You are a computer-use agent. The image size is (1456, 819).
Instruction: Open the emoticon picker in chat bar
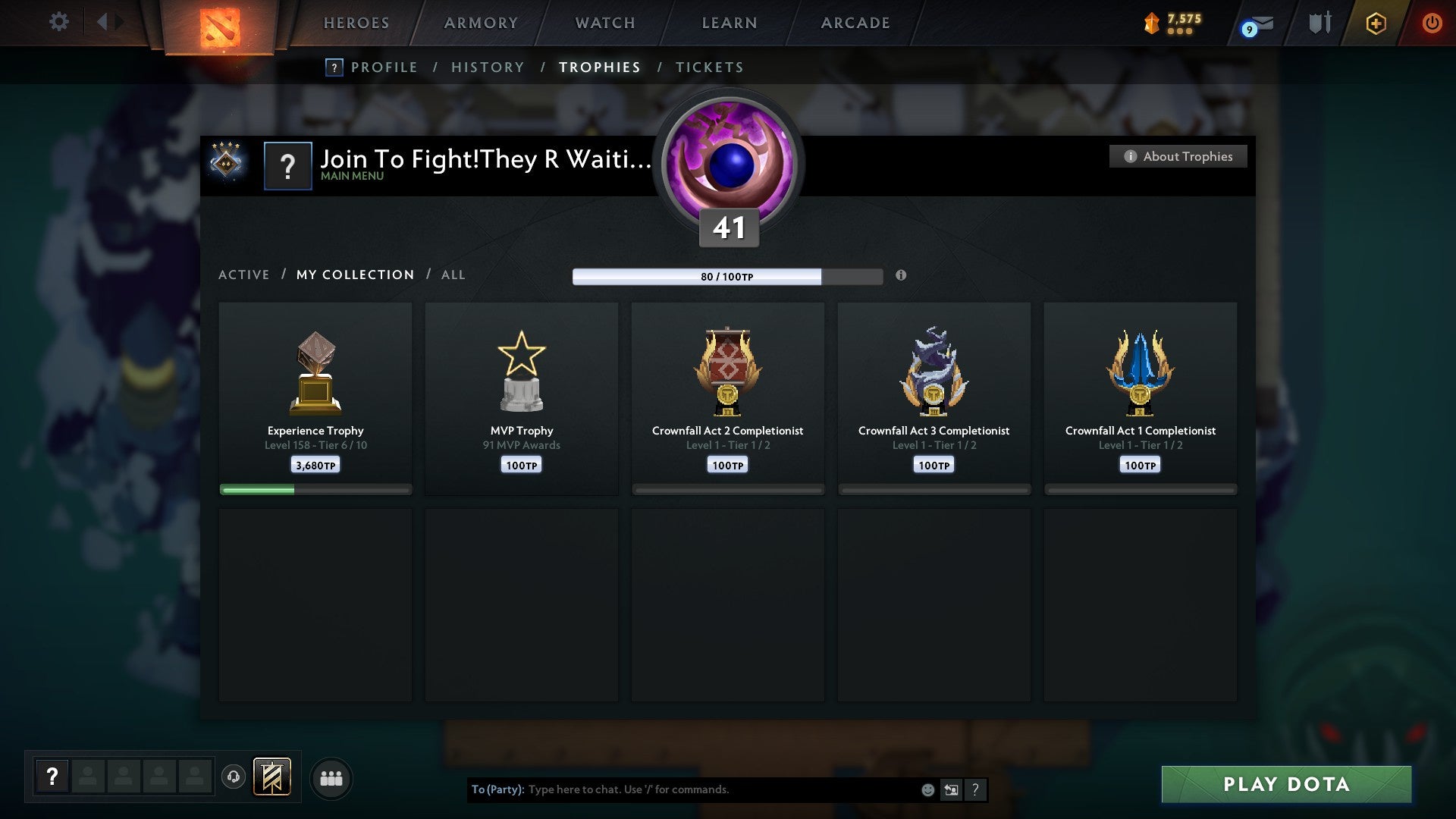(927, 789)
